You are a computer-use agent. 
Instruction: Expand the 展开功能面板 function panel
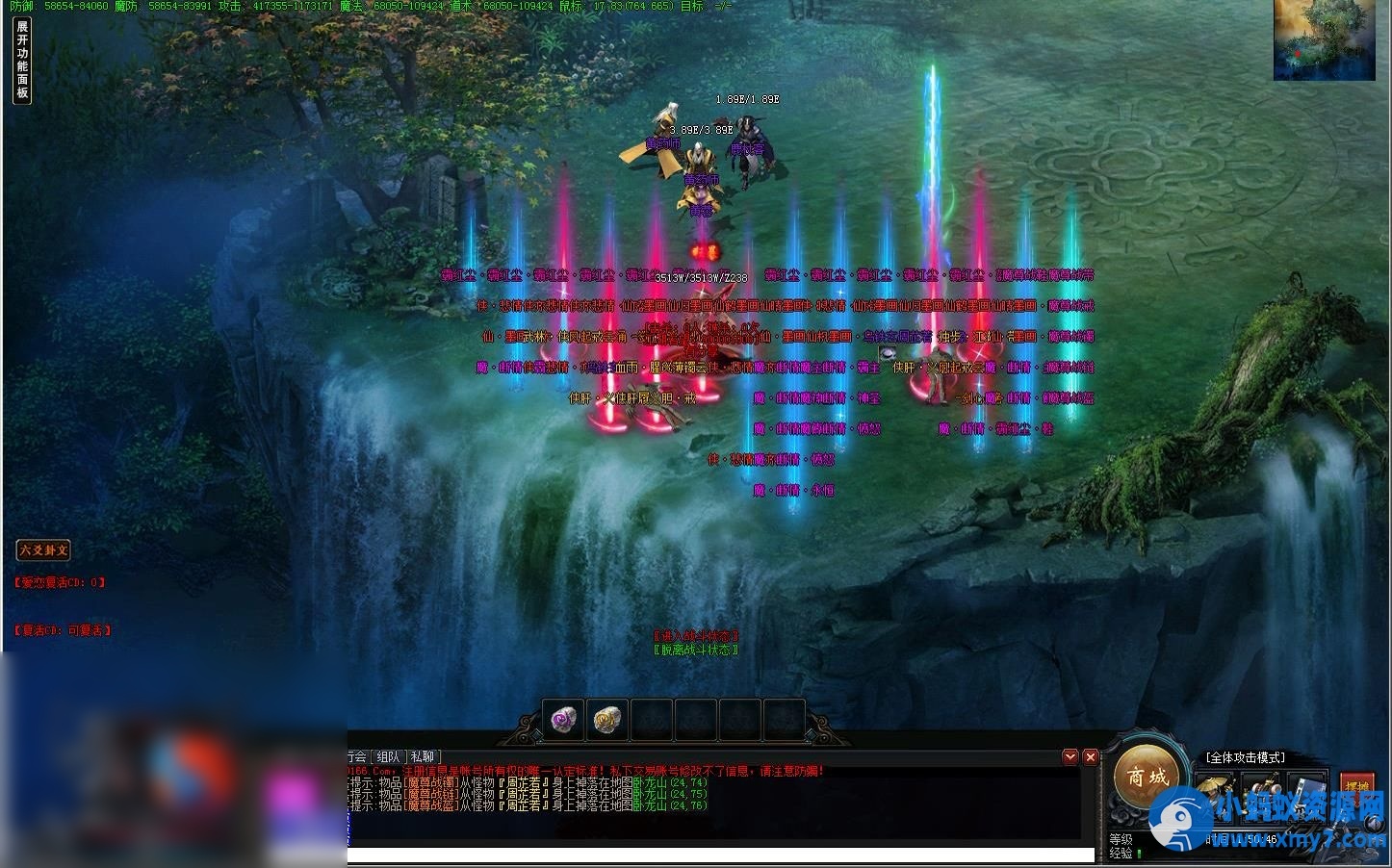tap(22, 60)
